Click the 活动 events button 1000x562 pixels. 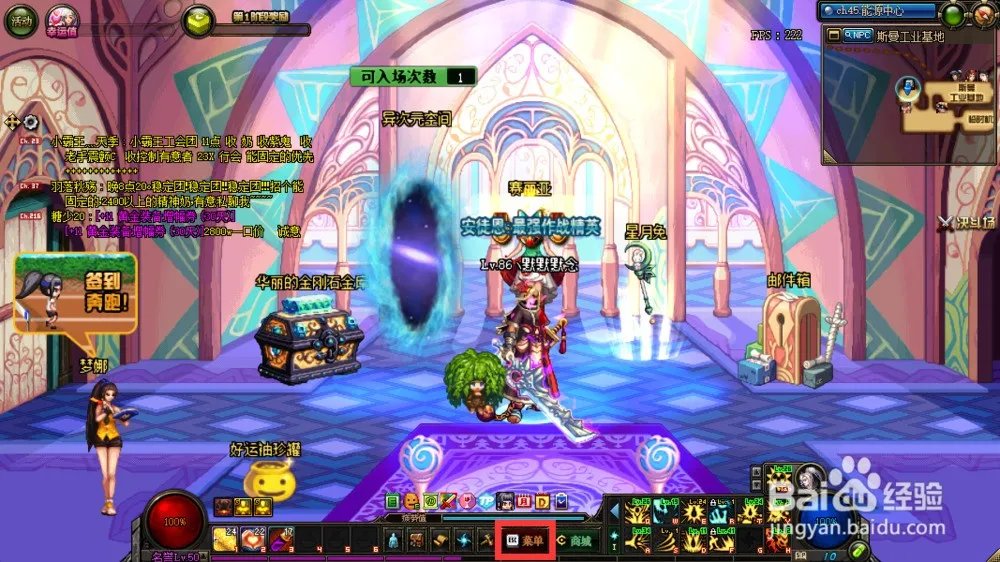tap(20, 20)
